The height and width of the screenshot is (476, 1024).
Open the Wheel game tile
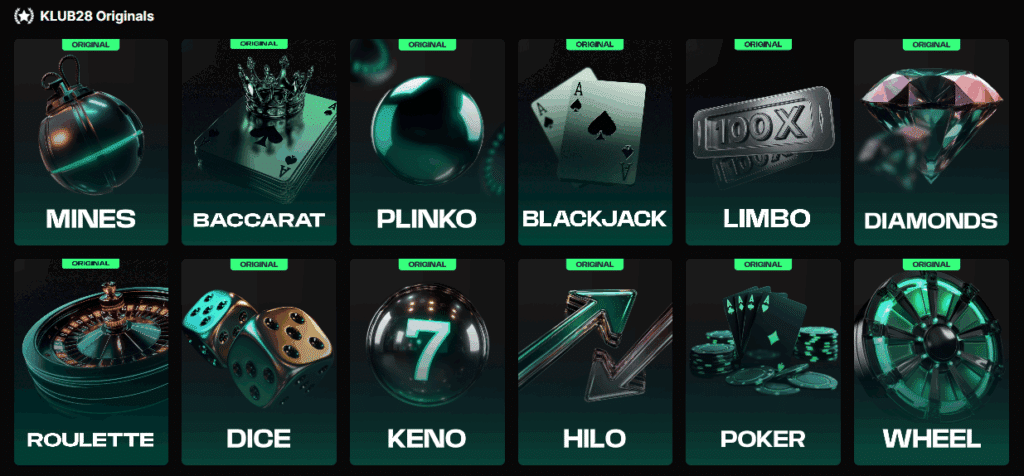931,360
